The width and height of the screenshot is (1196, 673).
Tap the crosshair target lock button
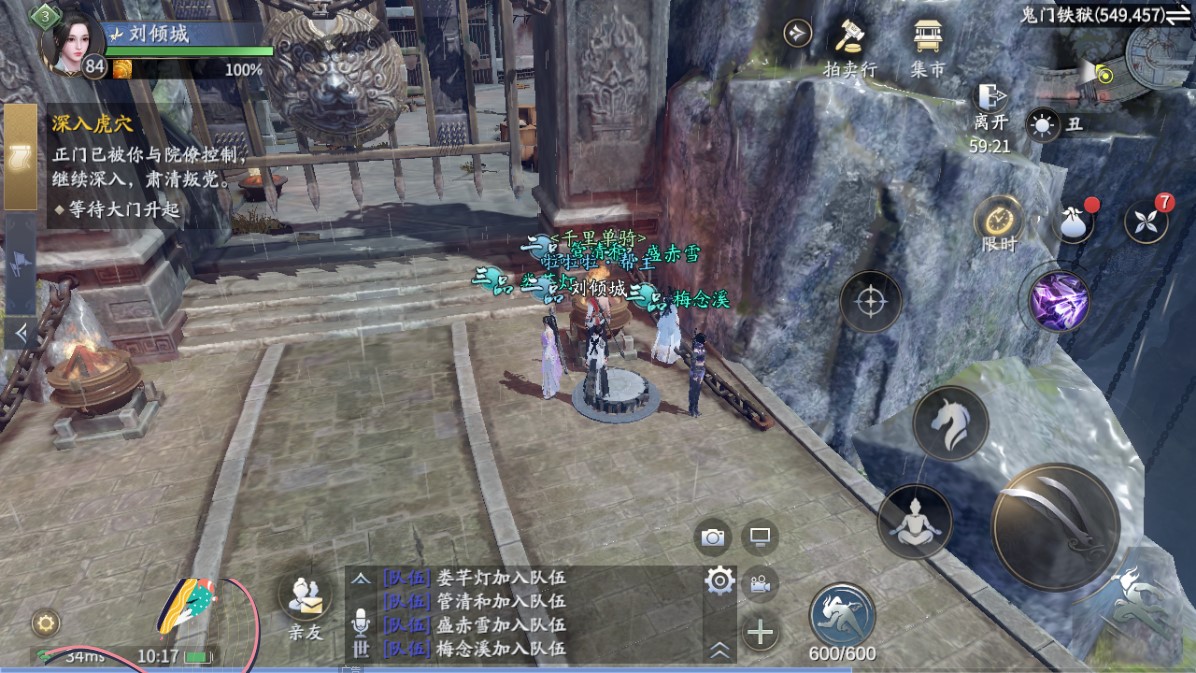[870, 301]
